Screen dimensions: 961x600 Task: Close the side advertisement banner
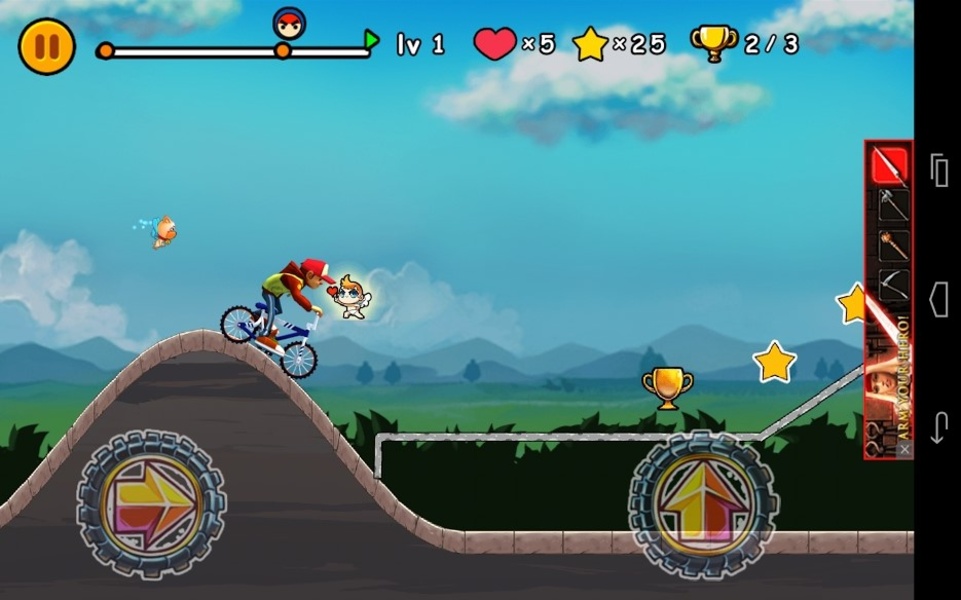click(x=904, y=450)
